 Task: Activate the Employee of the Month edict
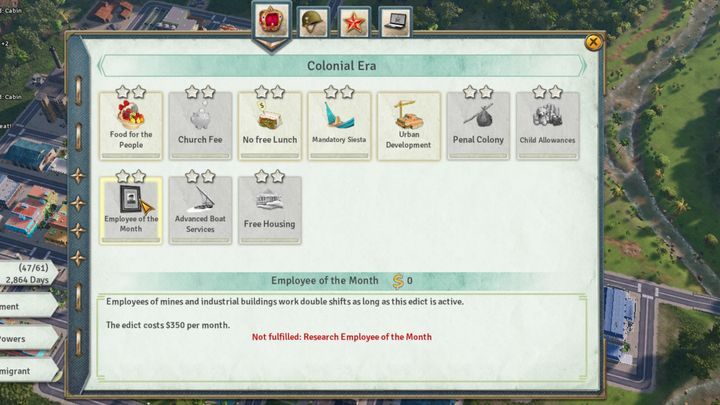[x=131, y=209]
